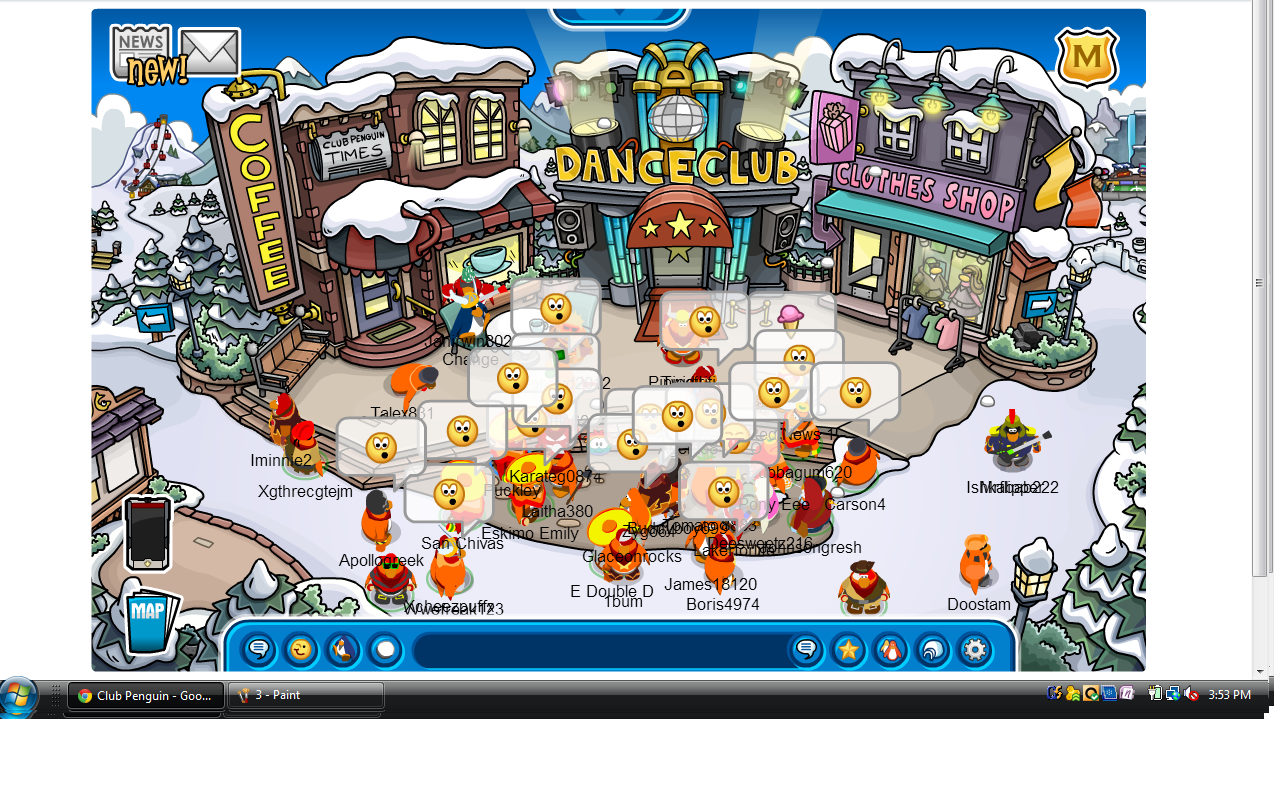Open the penguin actions menu
This screenshot has height=800, width=1280.
tap(342, 650)
